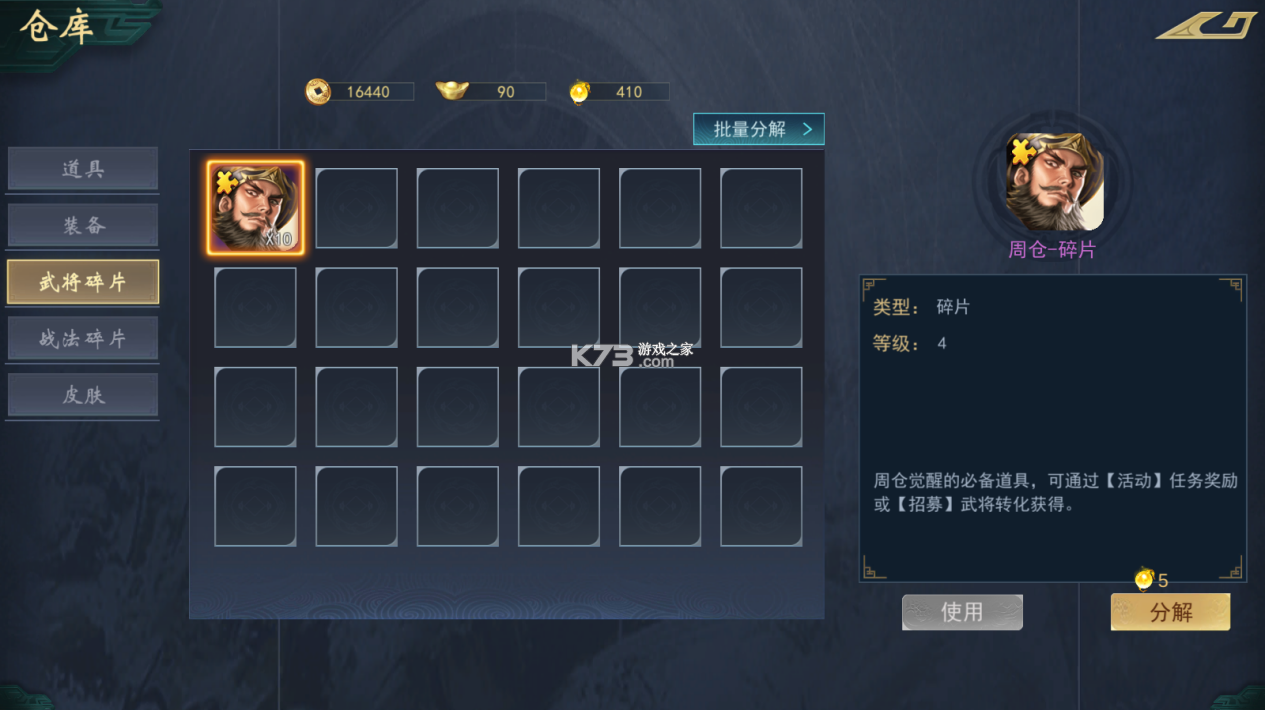Go back using the gold arrow button

(1206, 25)
